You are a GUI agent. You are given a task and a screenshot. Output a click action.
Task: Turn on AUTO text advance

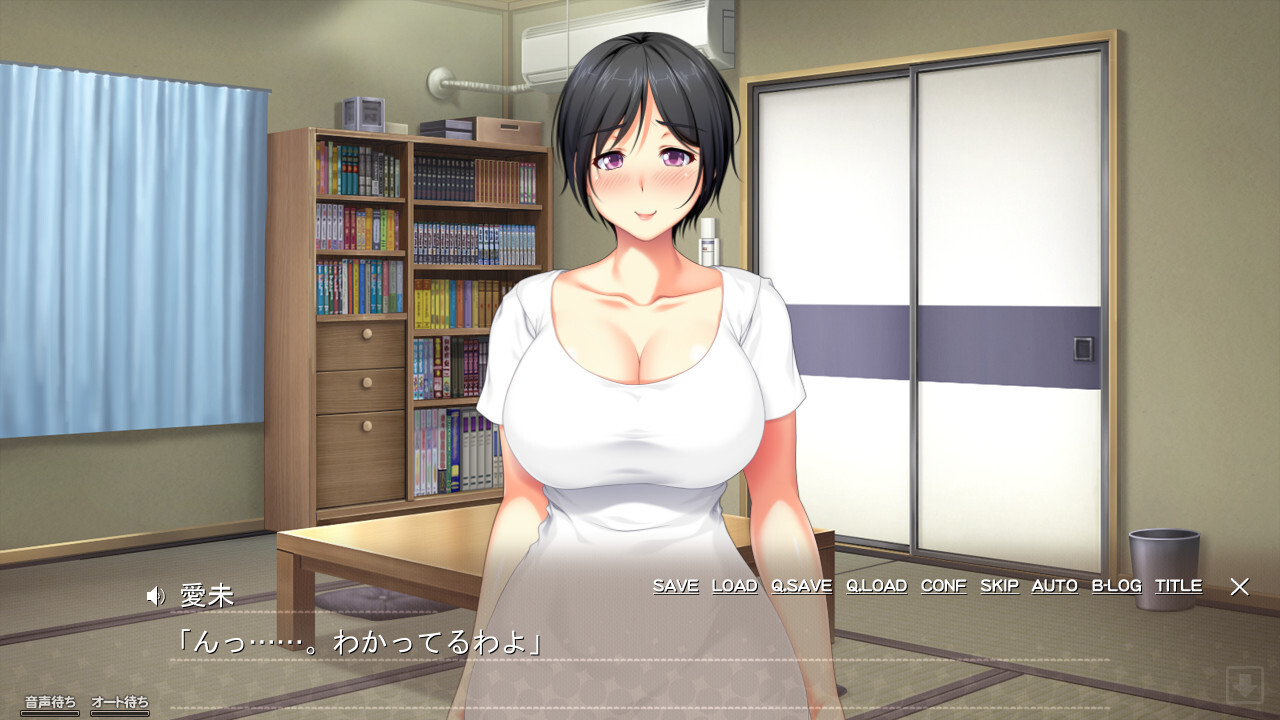coord(1054,586)
